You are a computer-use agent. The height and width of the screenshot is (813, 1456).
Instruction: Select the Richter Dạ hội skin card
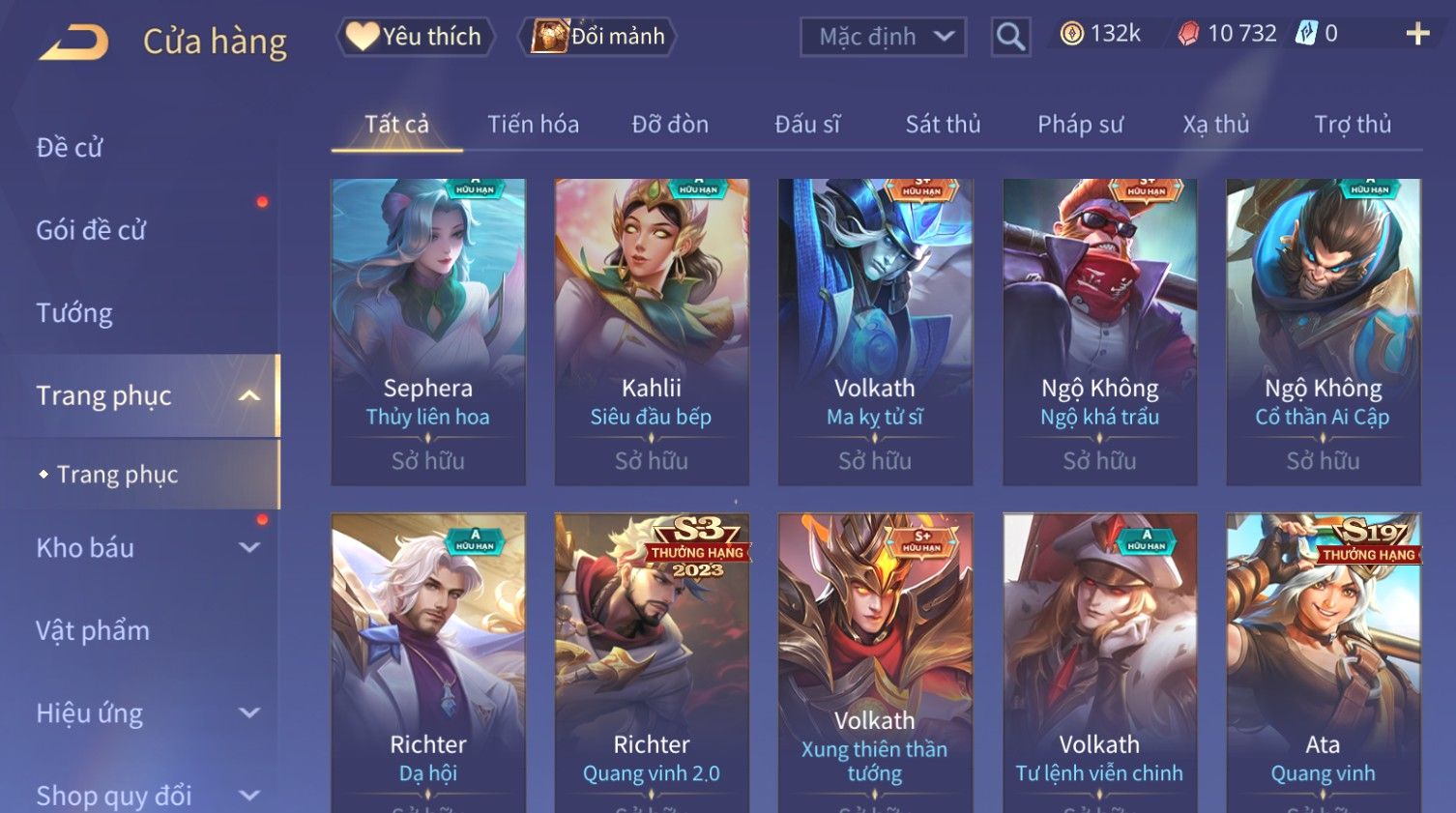coord(428,667)
